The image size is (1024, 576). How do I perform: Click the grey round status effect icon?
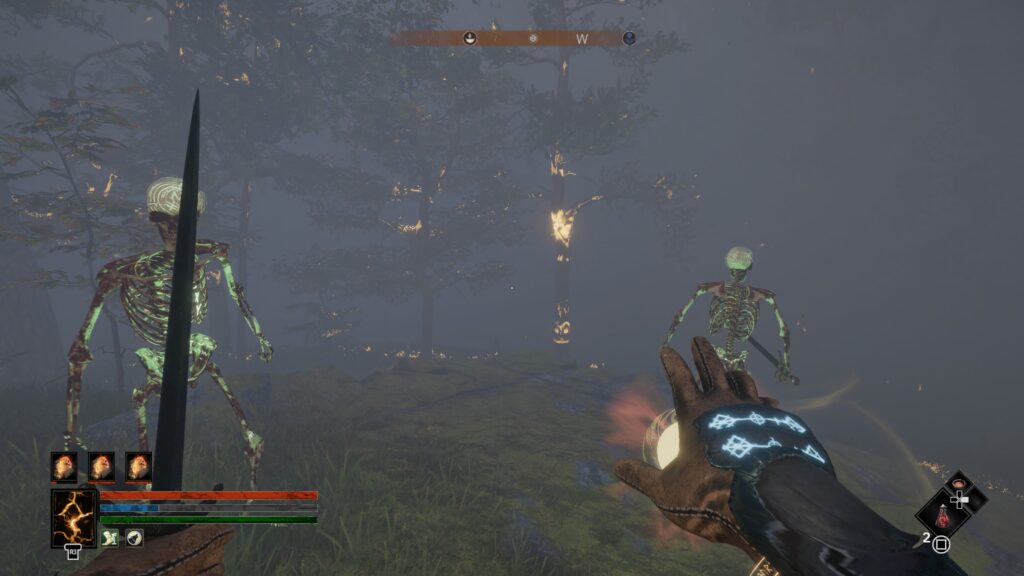point(134,538)
